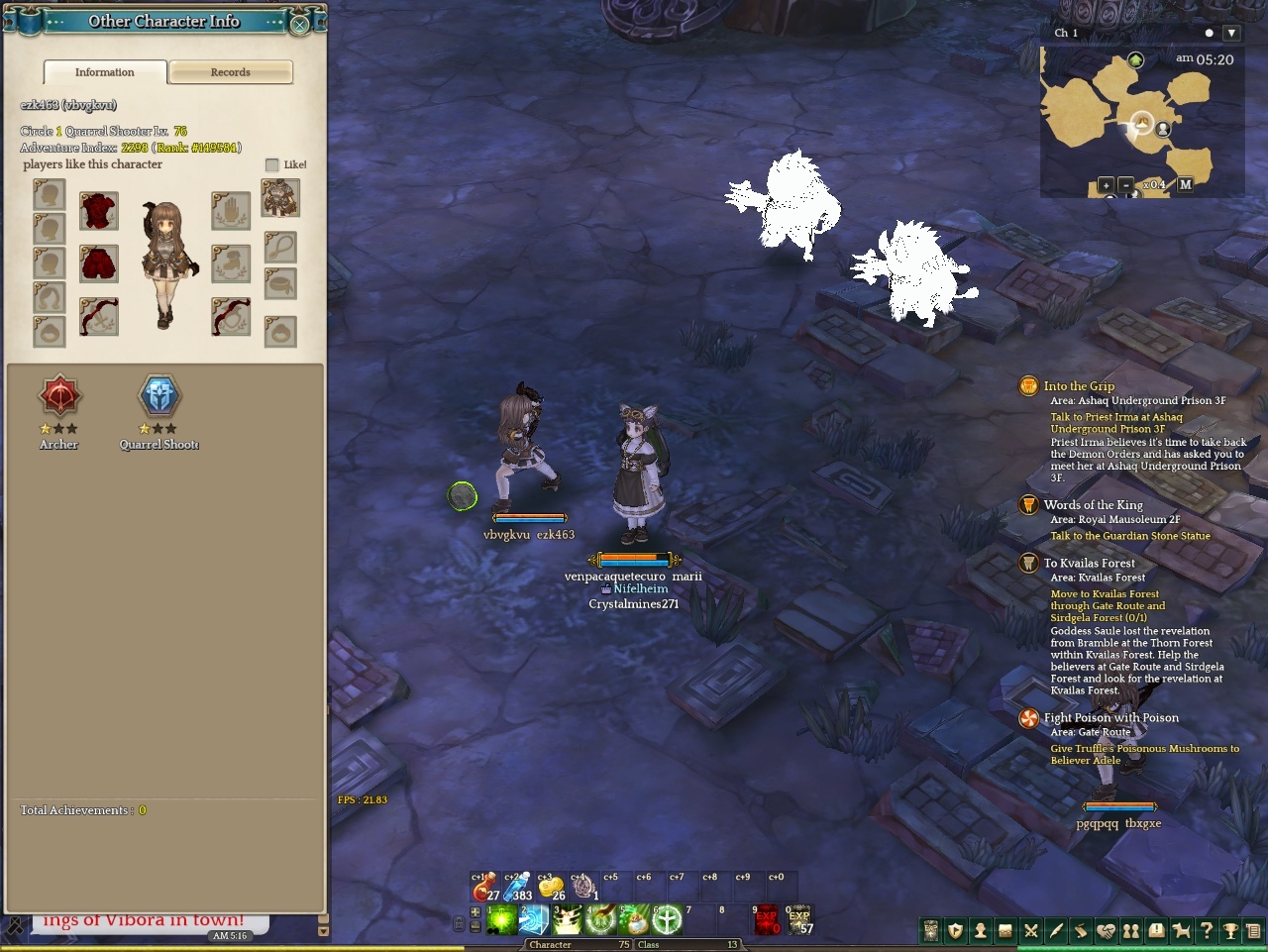This screenshot has height=952, width=1268.
Task: Activate the green cross skill
Action: 667,920
